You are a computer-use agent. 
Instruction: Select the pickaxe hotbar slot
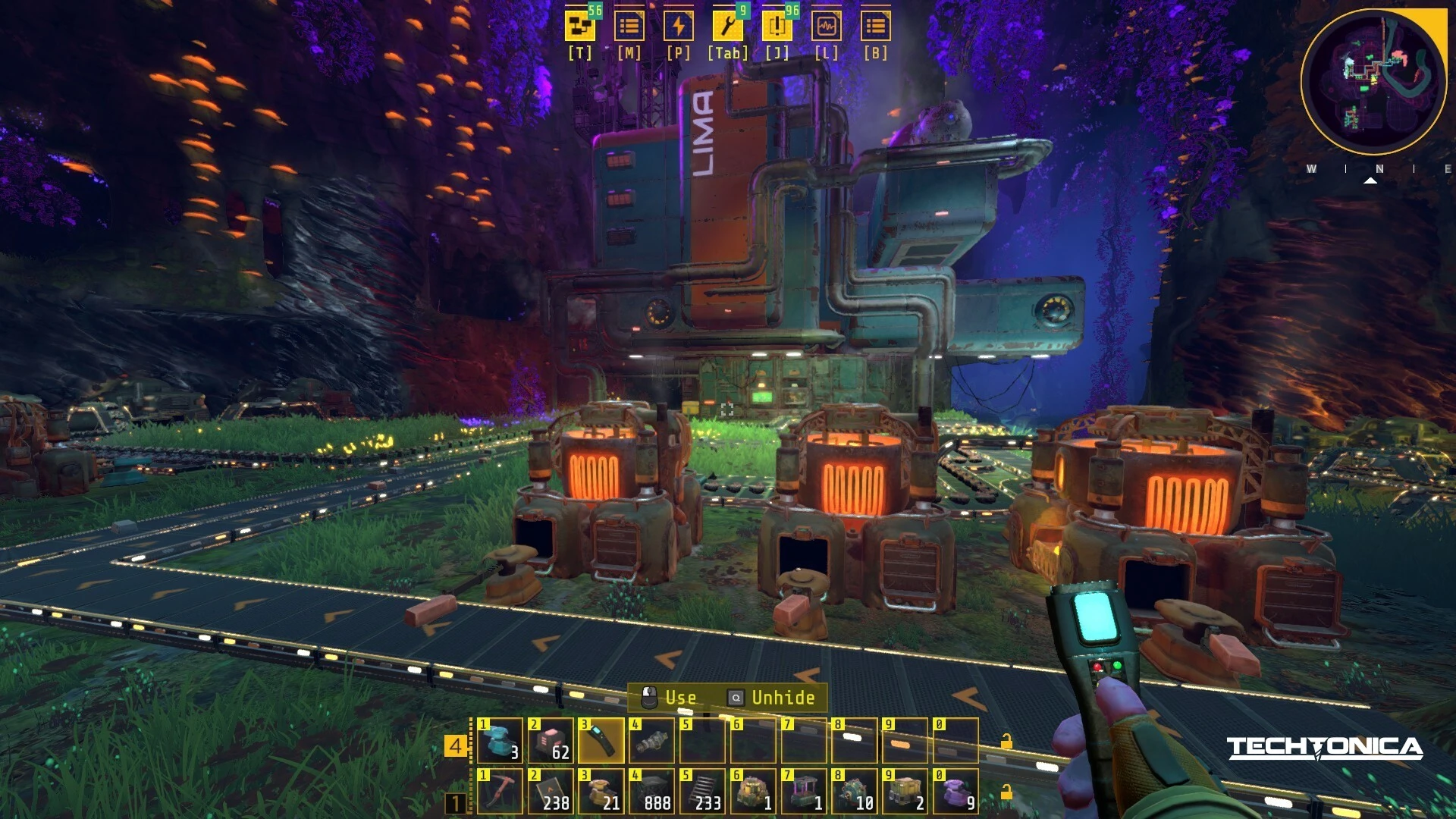point(500,792)
